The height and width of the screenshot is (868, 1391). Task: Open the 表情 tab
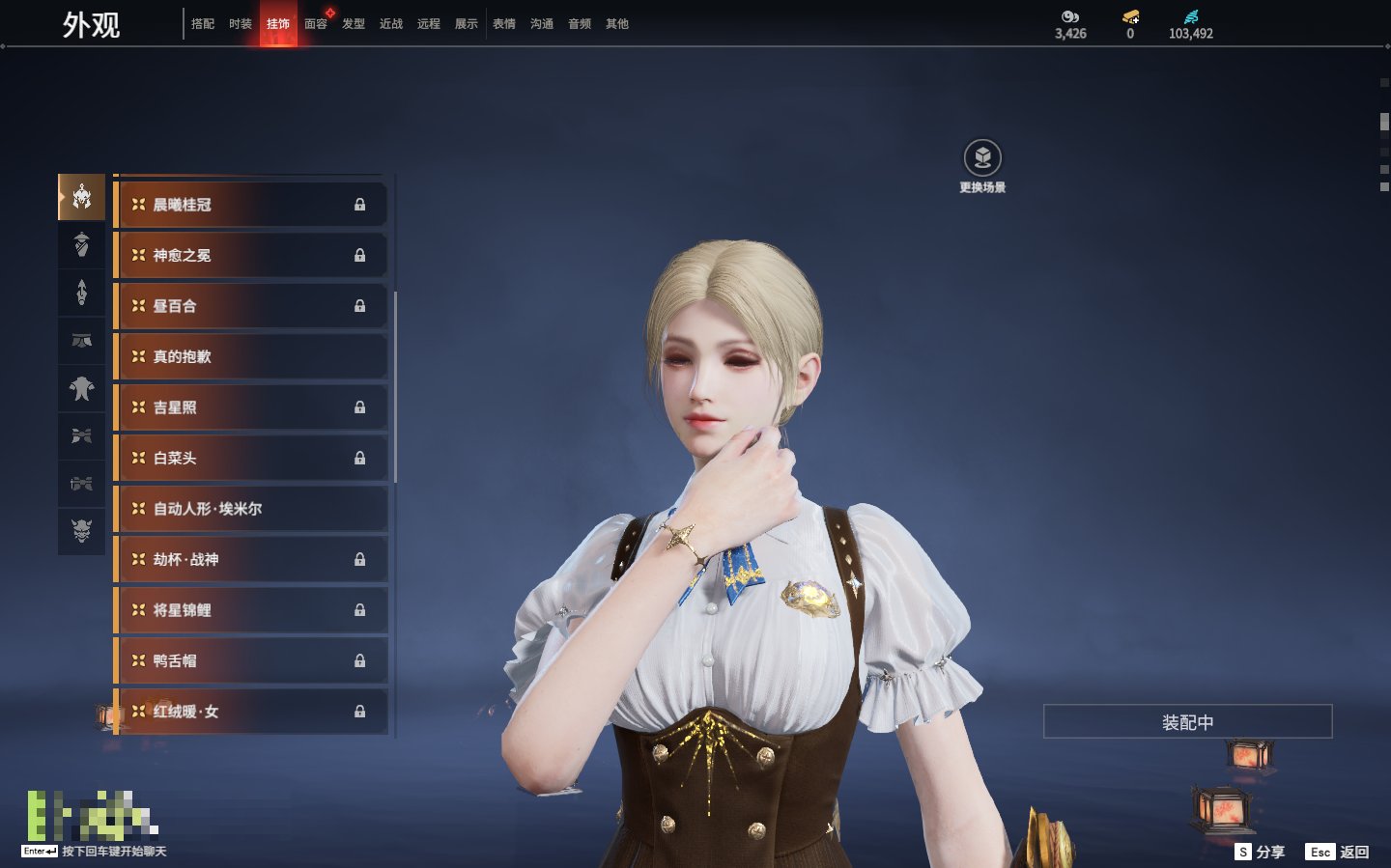(x=504, y=24)
